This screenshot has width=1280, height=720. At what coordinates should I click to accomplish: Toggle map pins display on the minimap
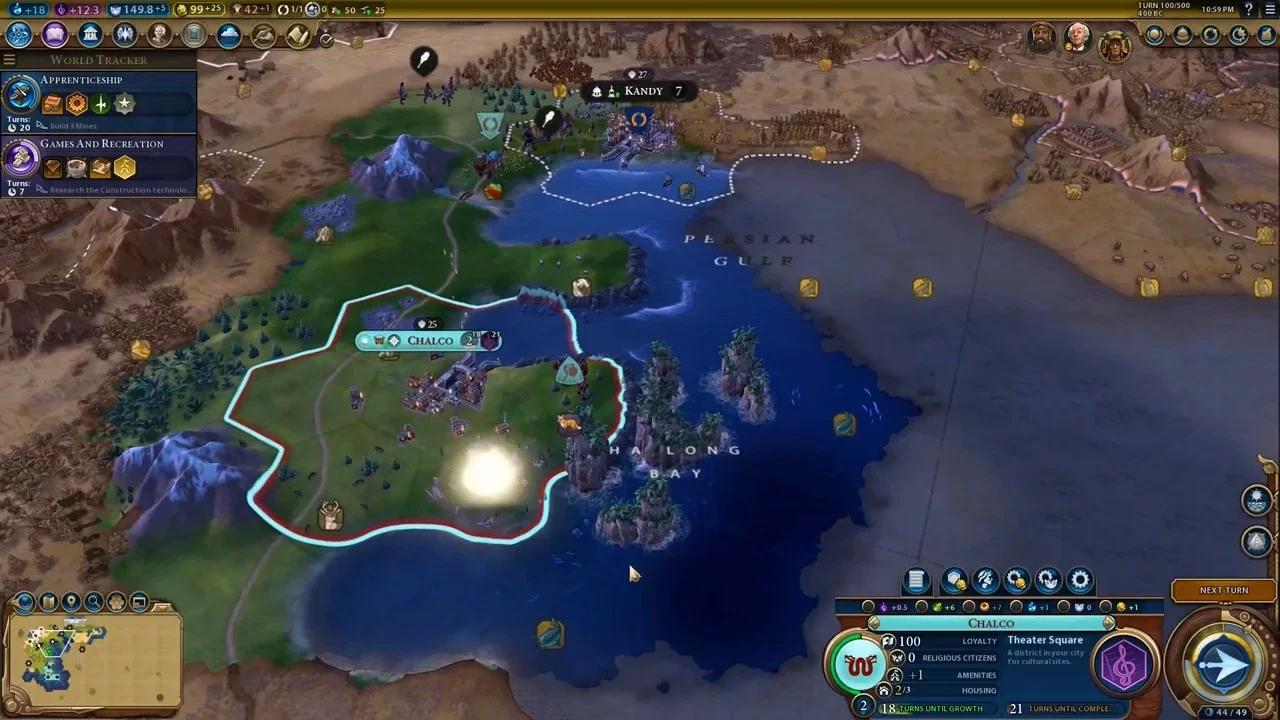pos(70,603)
